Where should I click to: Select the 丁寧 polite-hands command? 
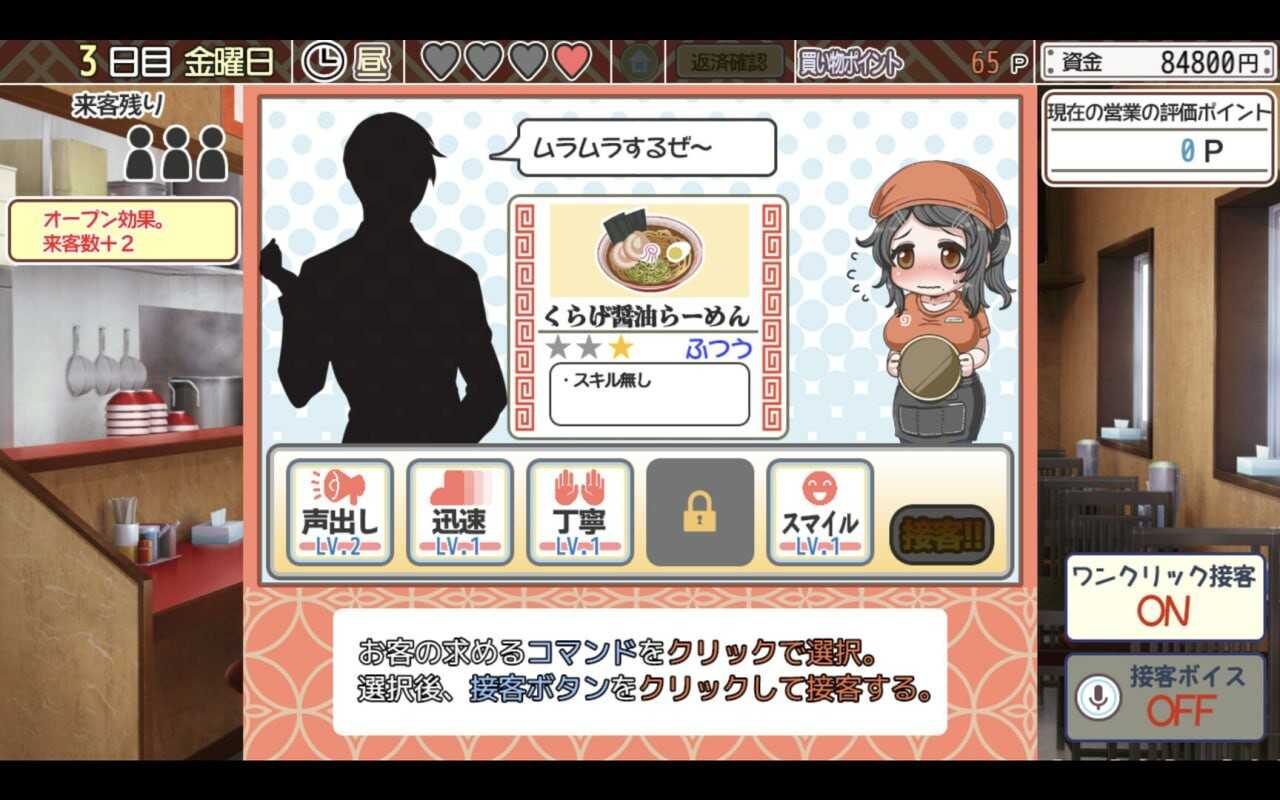[x=583, y=510]
